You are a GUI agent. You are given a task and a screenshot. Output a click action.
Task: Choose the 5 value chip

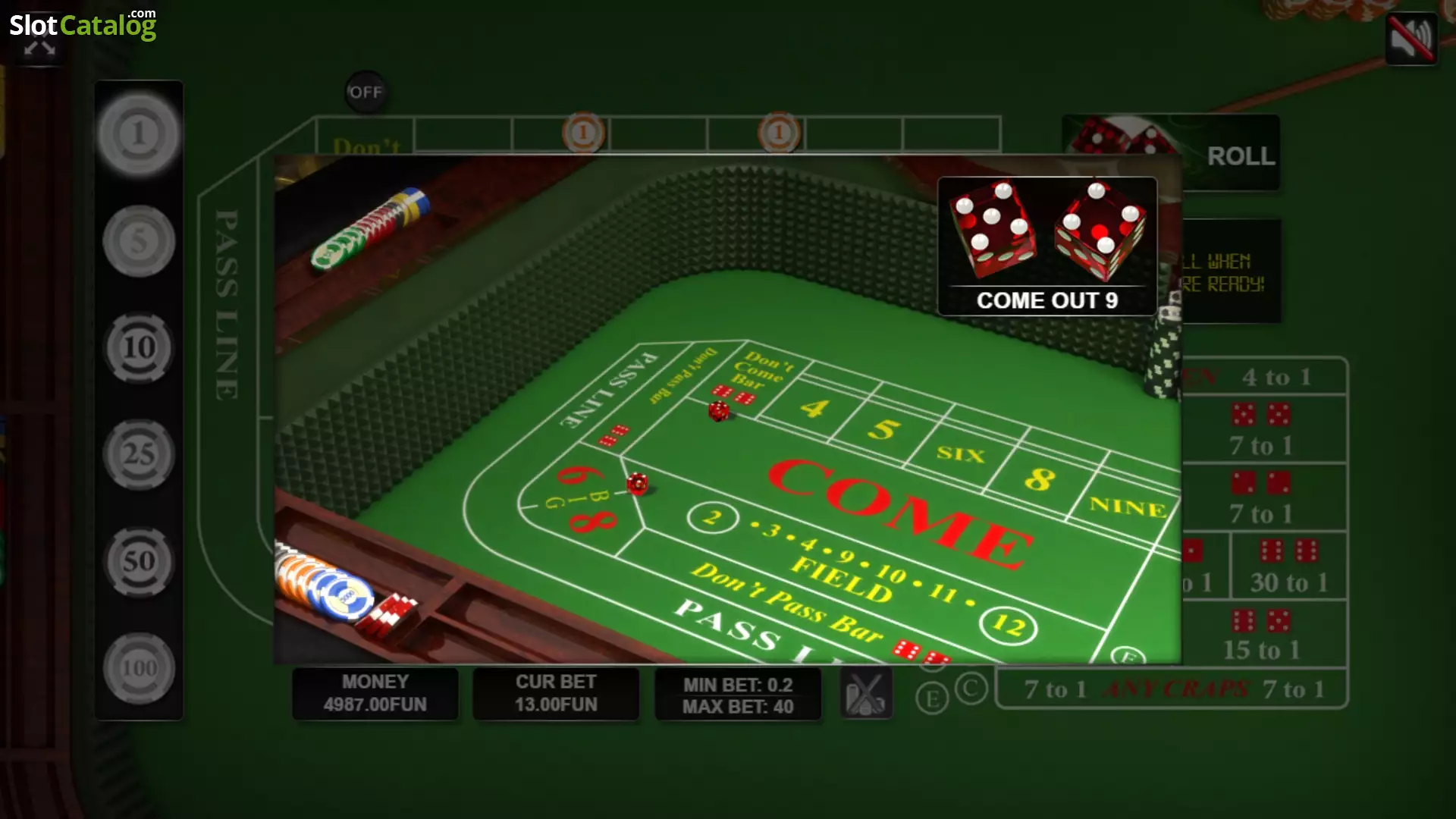[x=138, y=242]
